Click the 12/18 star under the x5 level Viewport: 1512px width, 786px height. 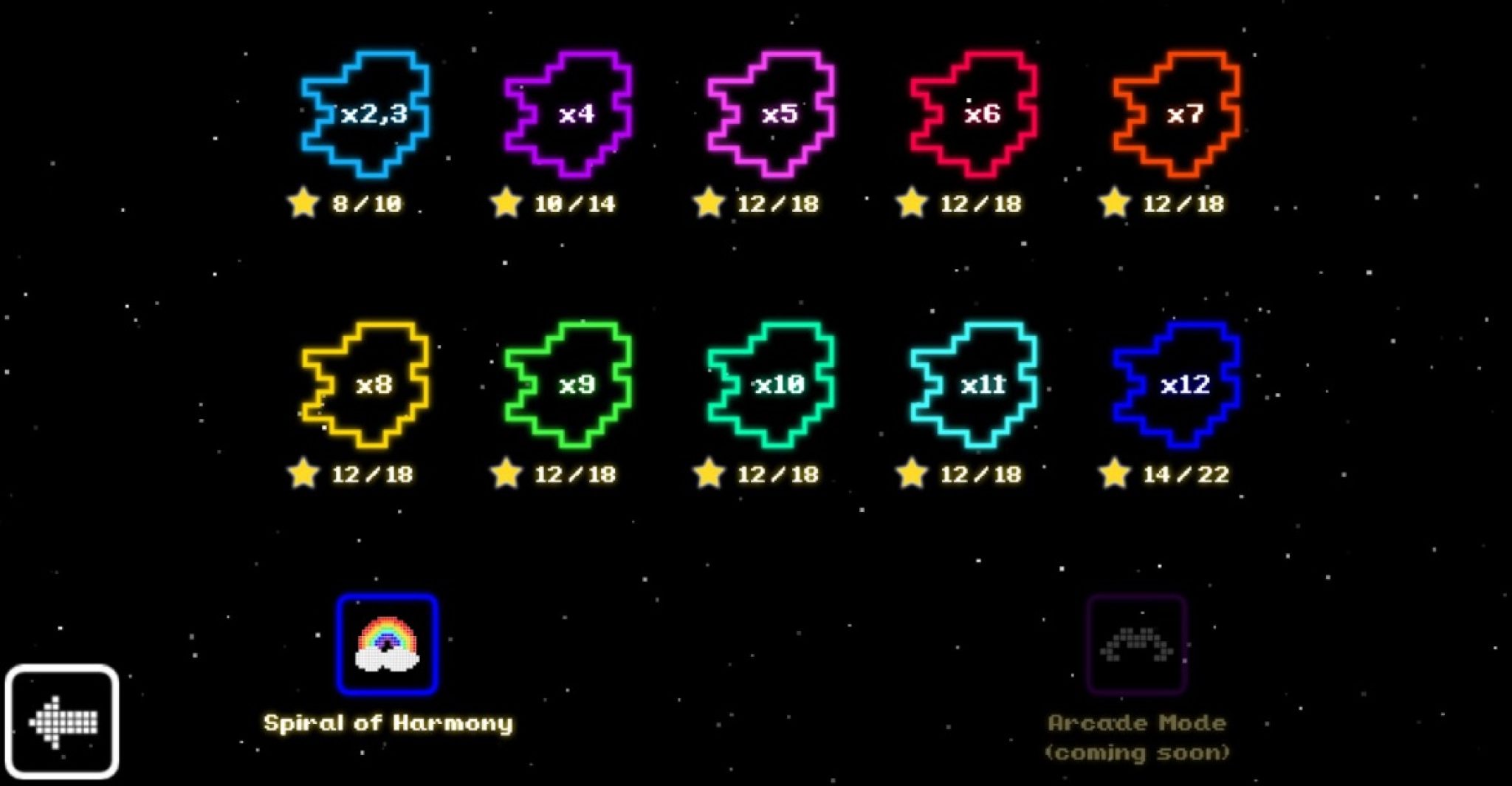(710, 201)
